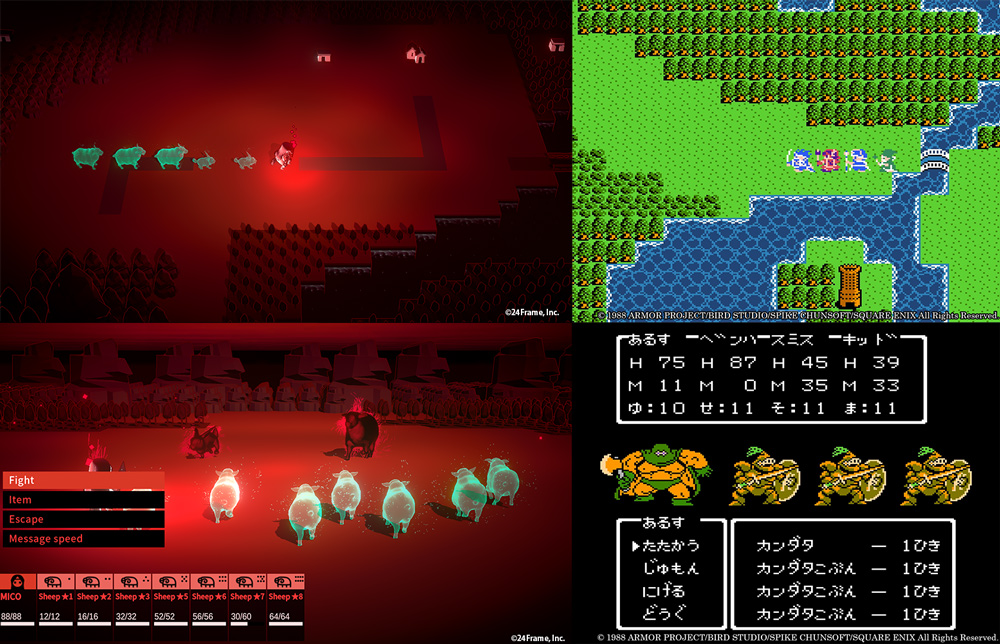Target the カンダタ row in enemy list

[x=848, y=546]
